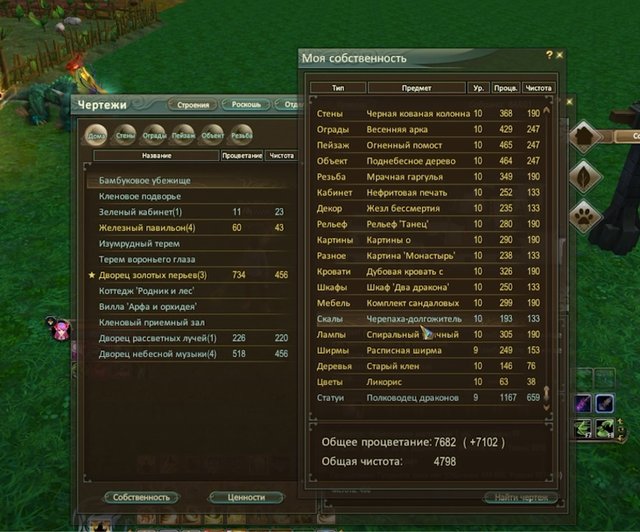Choose the Стены category circle

126,135
